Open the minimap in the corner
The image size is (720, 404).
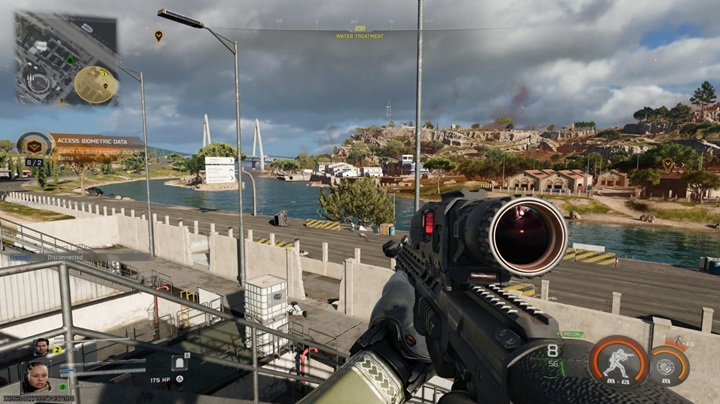coord(66,59)
